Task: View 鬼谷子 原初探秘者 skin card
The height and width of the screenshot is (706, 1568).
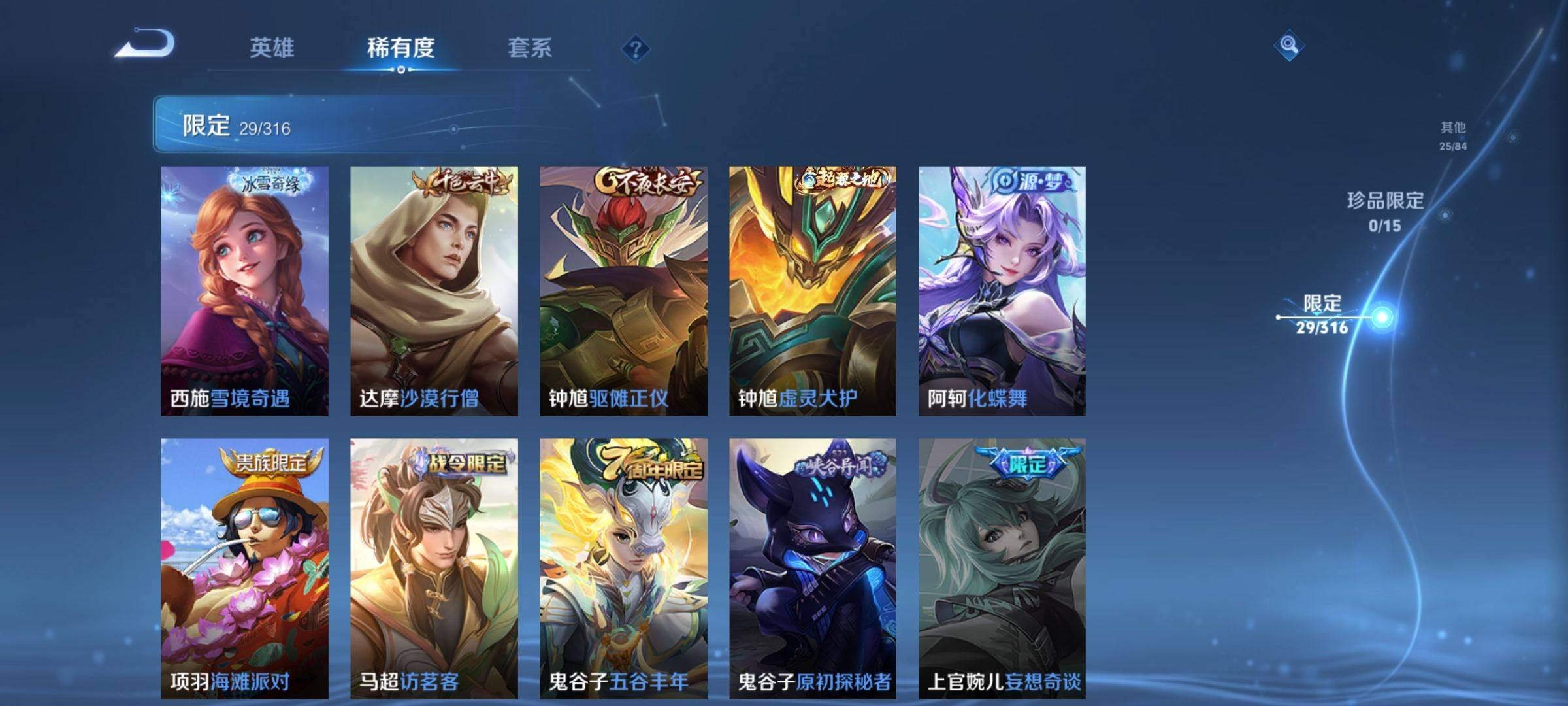Action: 813,567
